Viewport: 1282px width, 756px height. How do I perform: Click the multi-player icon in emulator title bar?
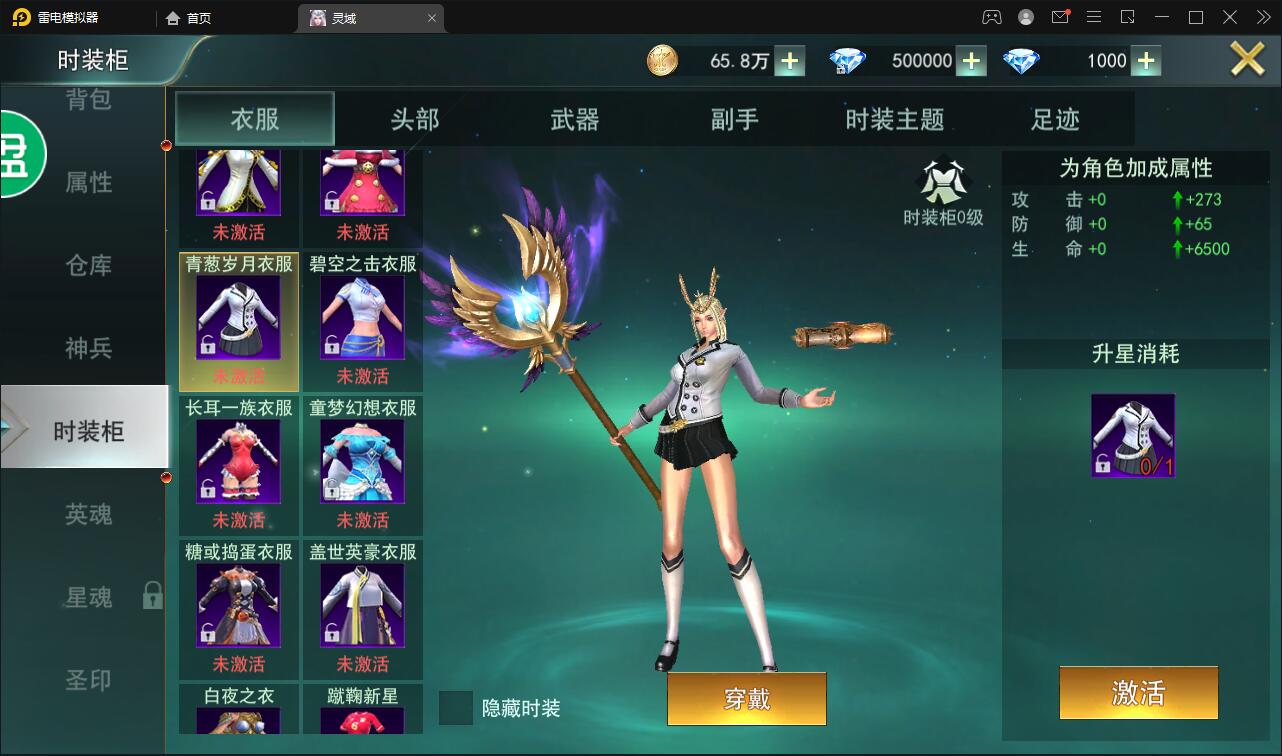tap(990, 17)
